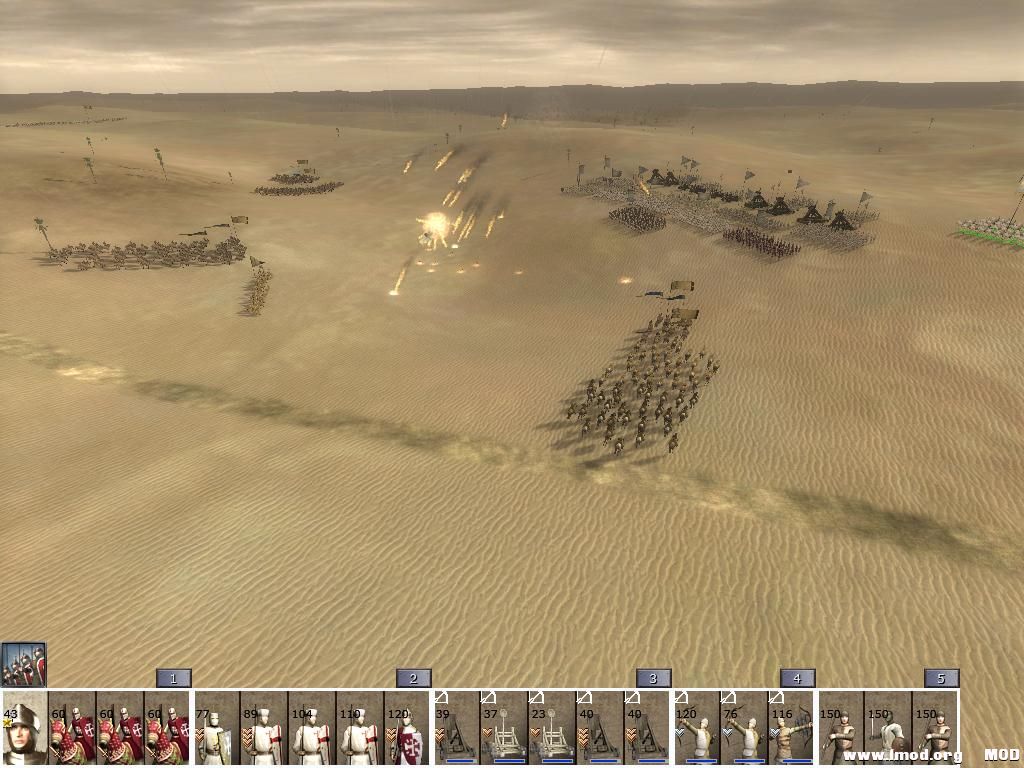Choose the 89-man white-robed infantry card

coord(264,728)
